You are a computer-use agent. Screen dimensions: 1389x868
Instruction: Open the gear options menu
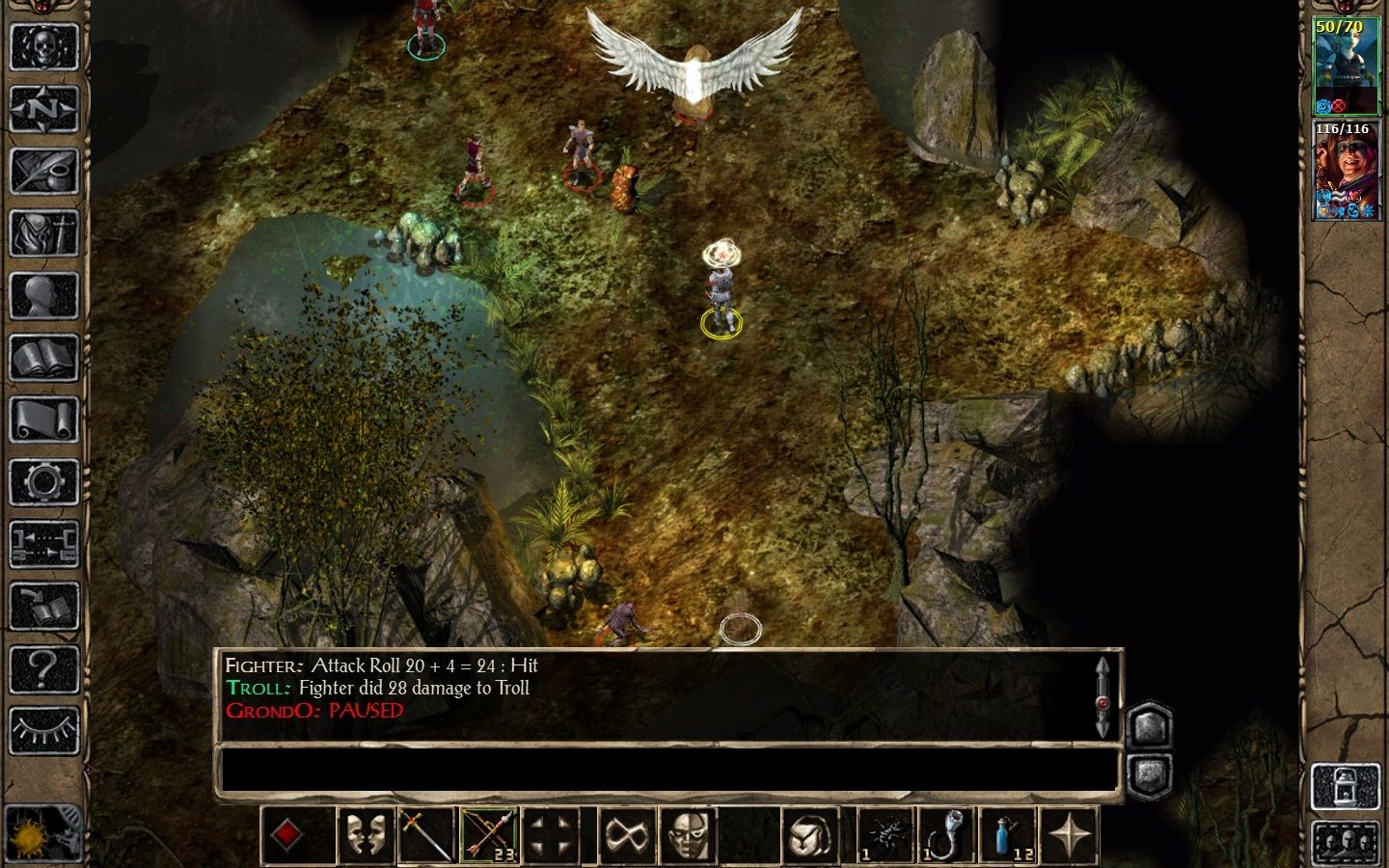(x=43, y=482)
